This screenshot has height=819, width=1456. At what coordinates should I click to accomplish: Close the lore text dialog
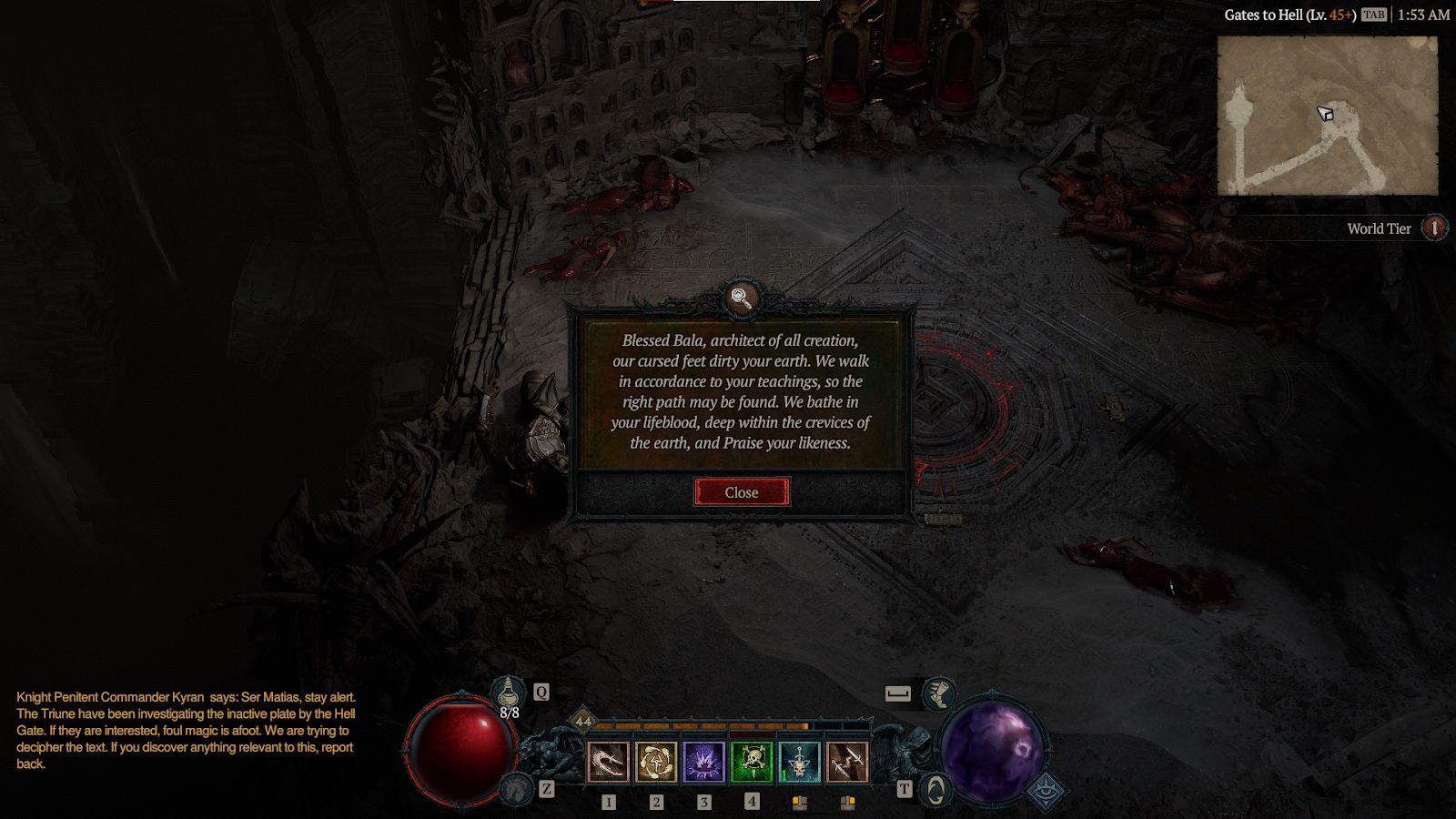point(742,492)
